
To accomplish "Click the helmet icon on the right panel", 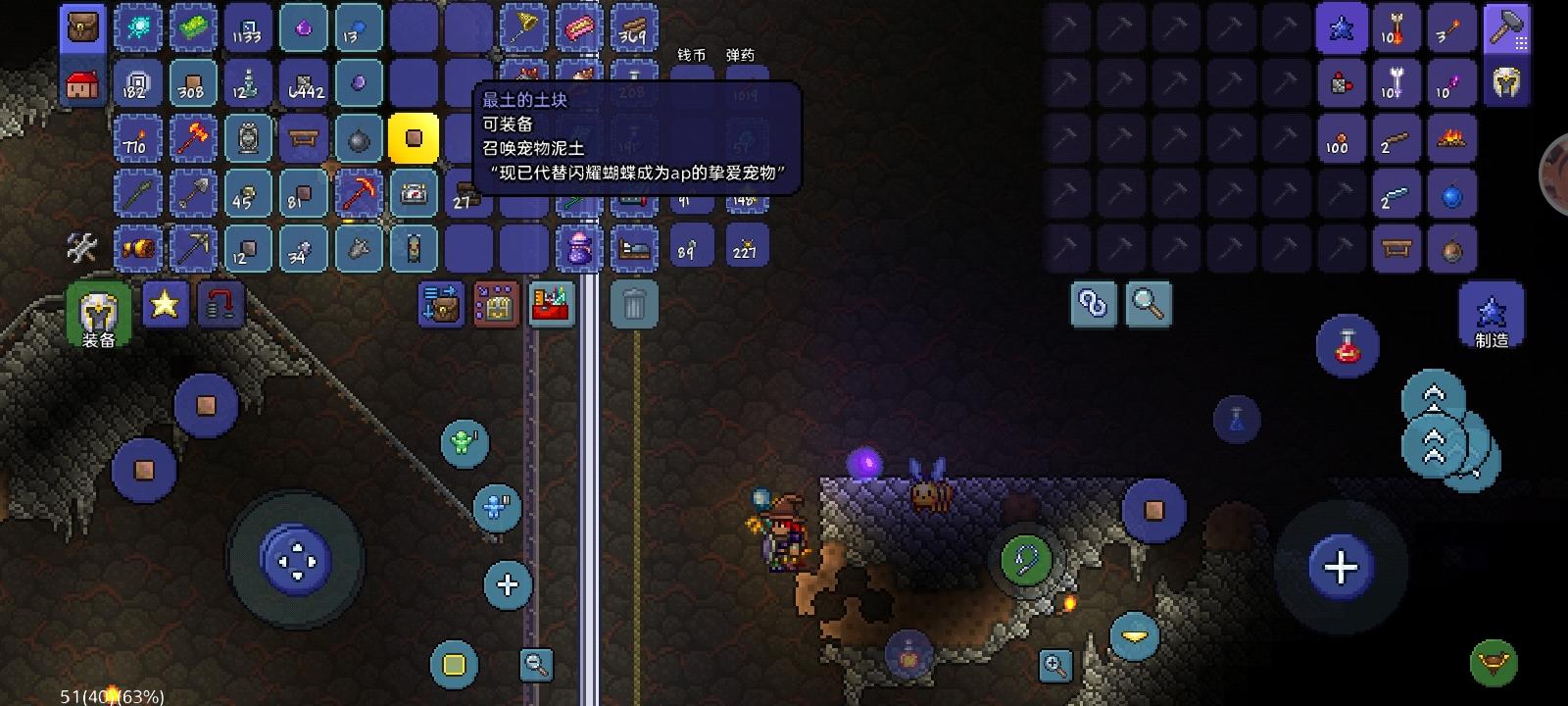I will click(x=1507, y=83).
